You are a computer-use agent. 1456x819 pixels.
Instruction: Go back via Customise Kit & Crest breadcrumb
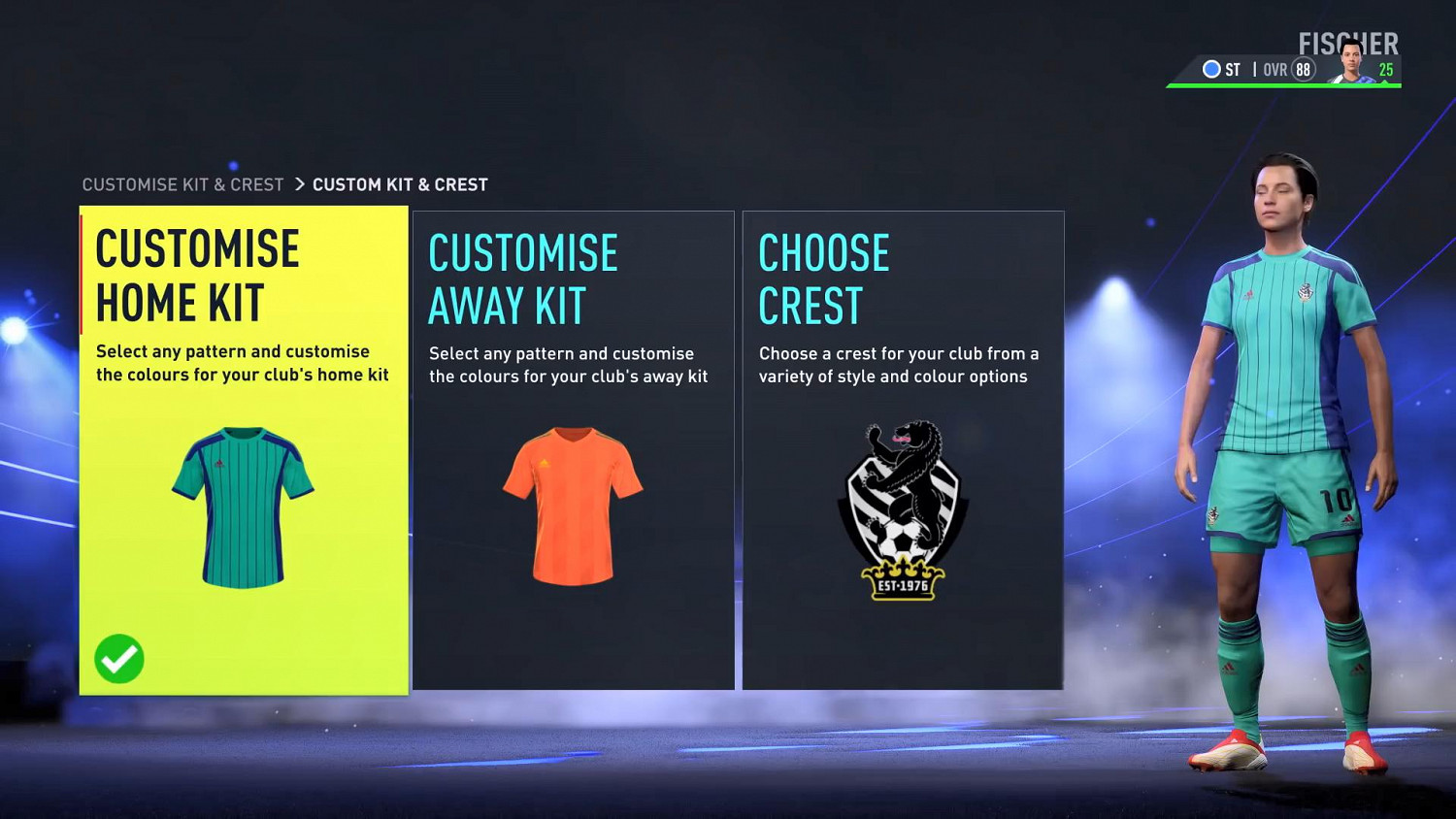(183, 183)
